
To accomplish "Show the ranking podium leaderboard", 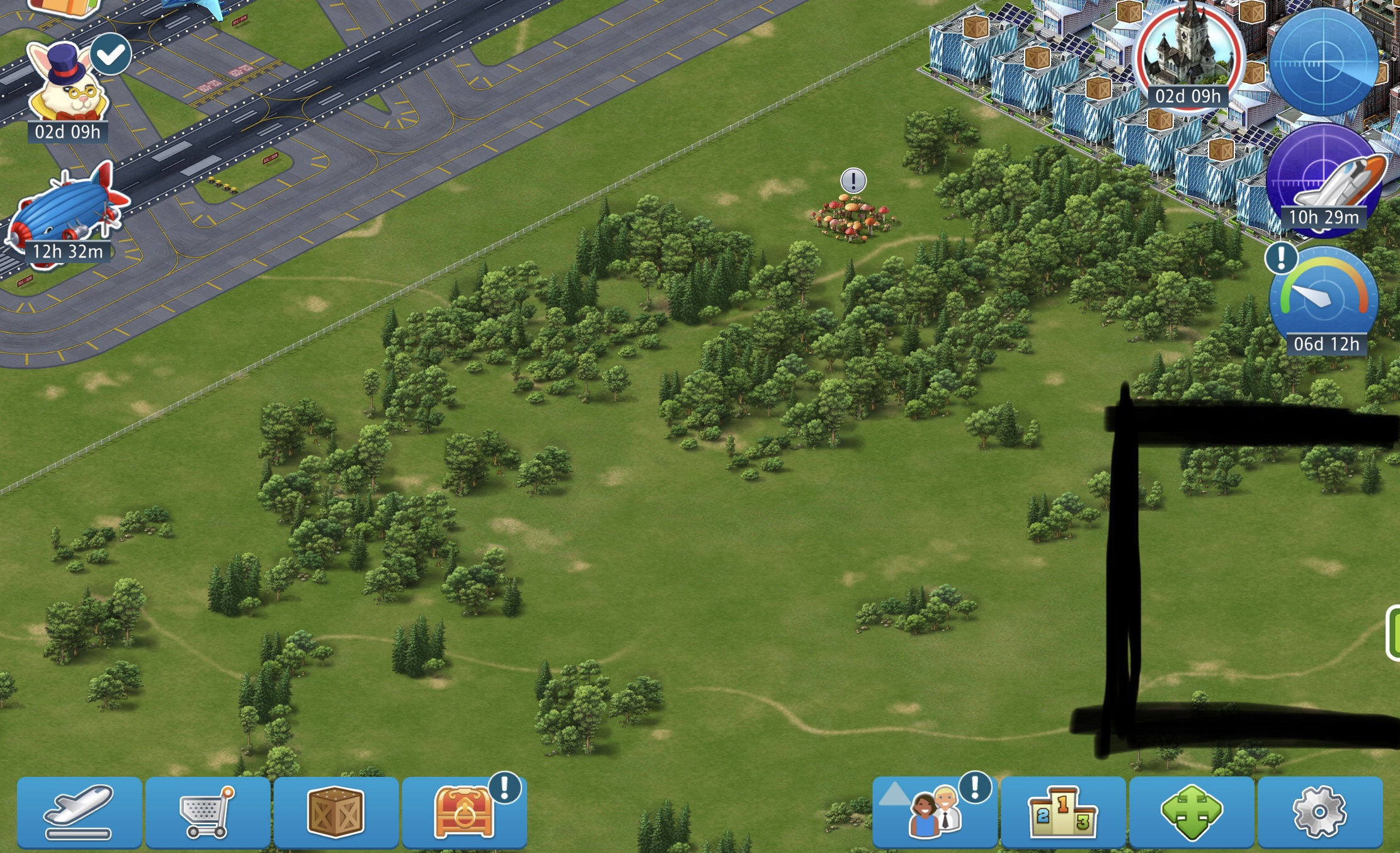I will (1063, 813).
